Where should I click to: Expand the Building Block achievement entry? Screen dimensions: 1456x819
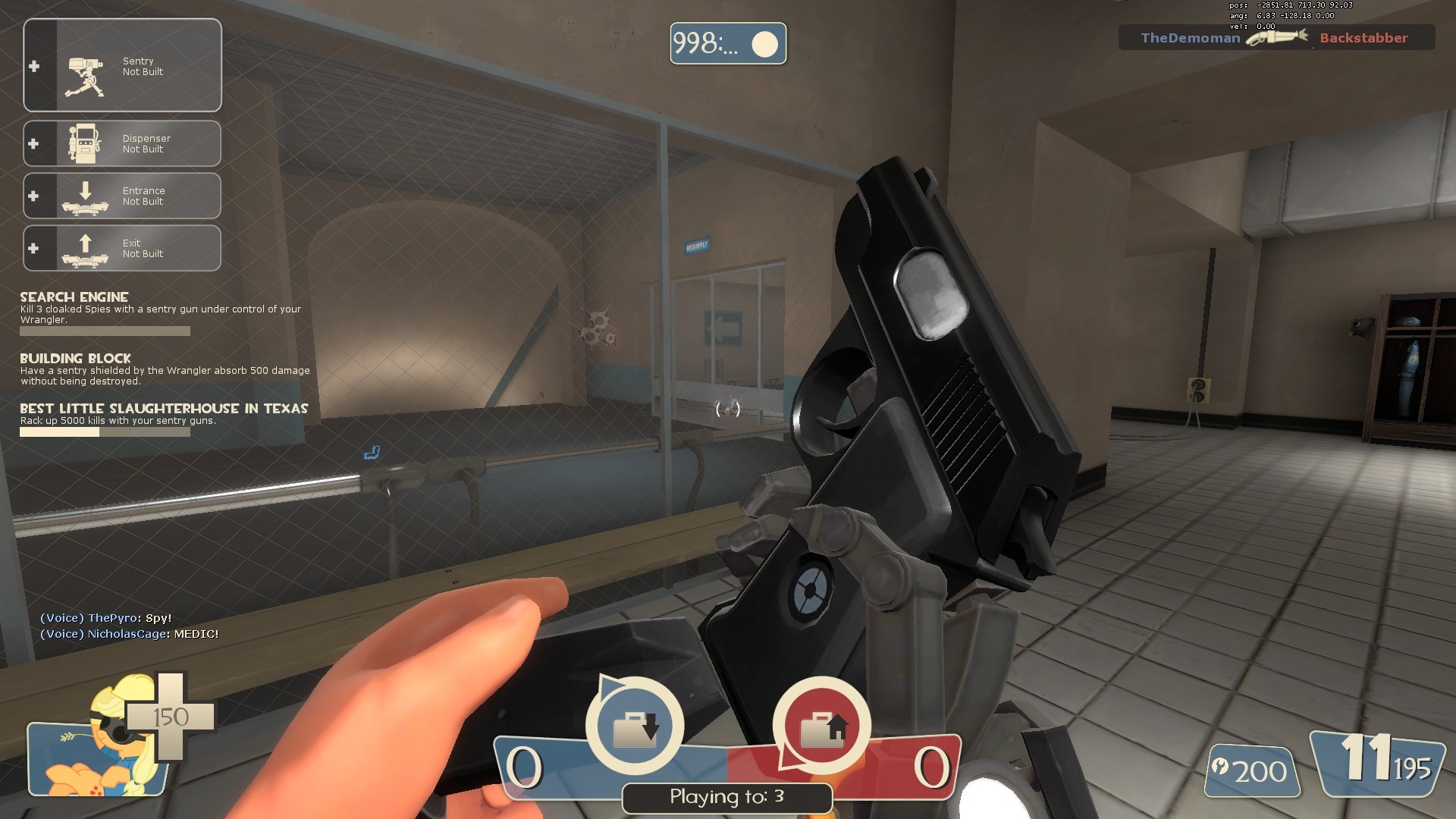75,359
